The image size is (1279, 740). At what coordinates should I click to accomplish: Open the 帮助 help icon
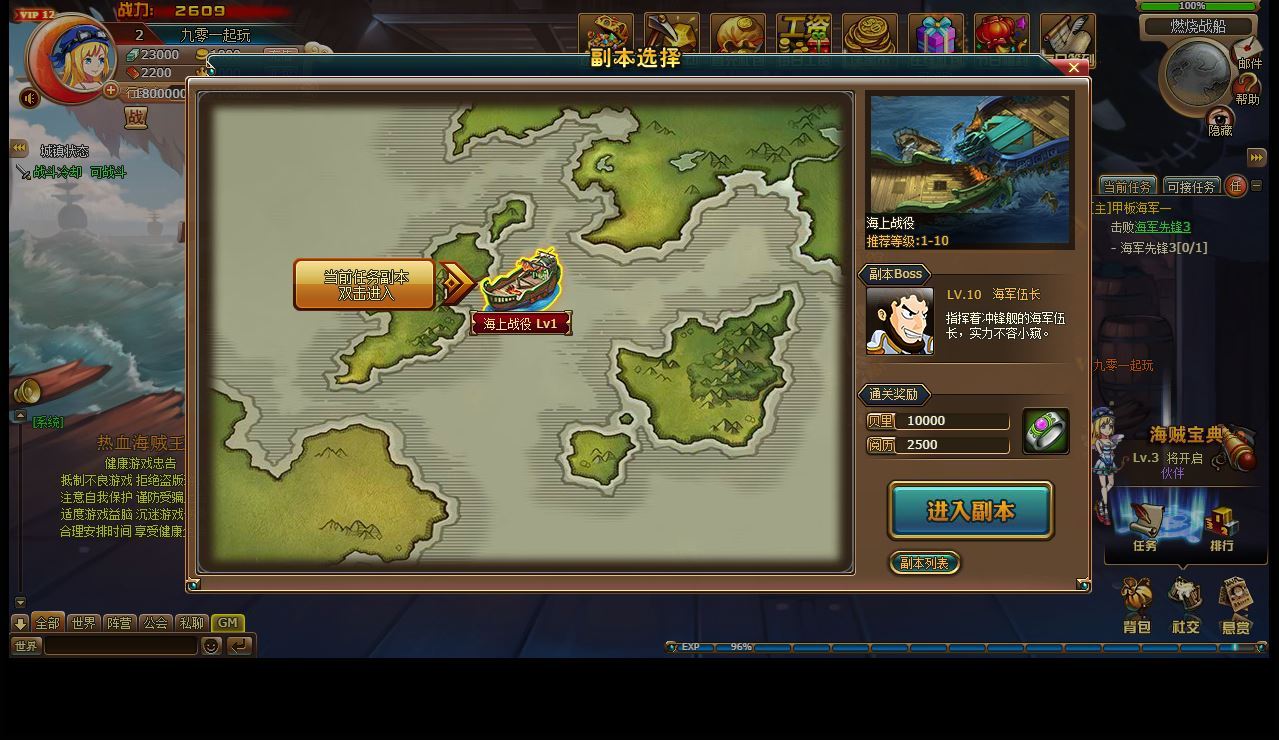[x=1247, y=90]
